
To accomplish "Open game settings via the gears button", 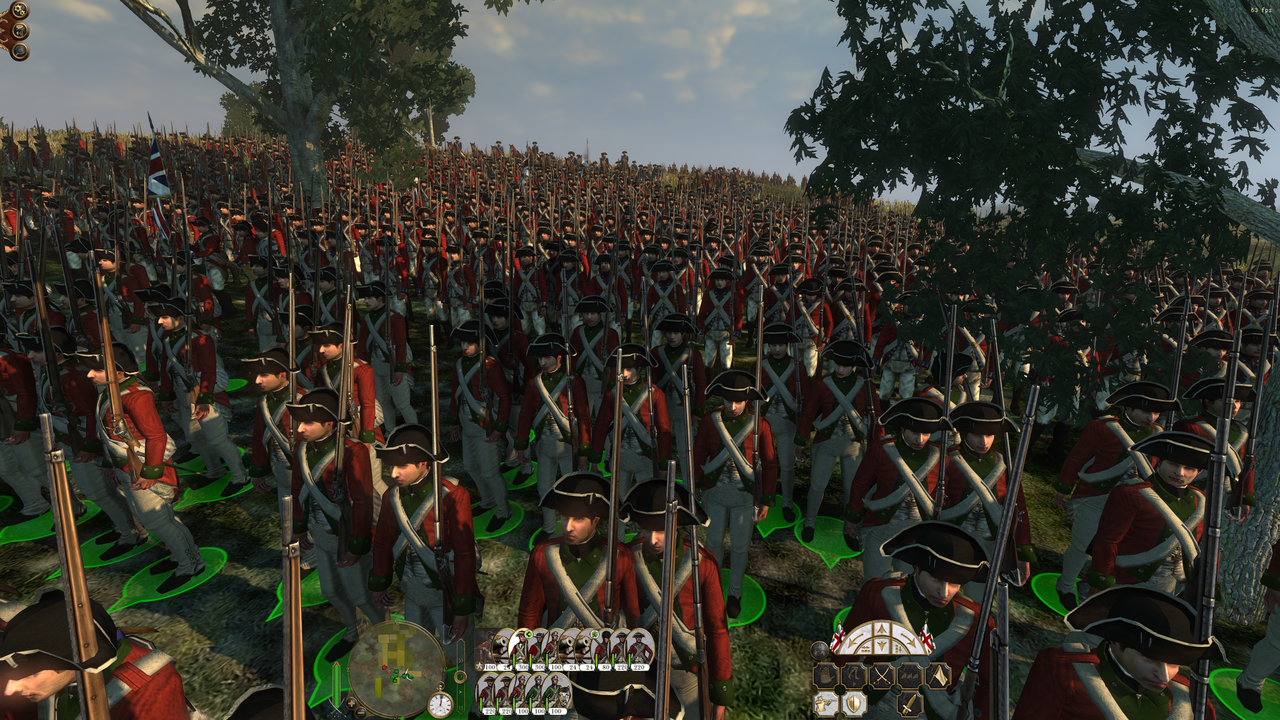I will tap(18, 11).
